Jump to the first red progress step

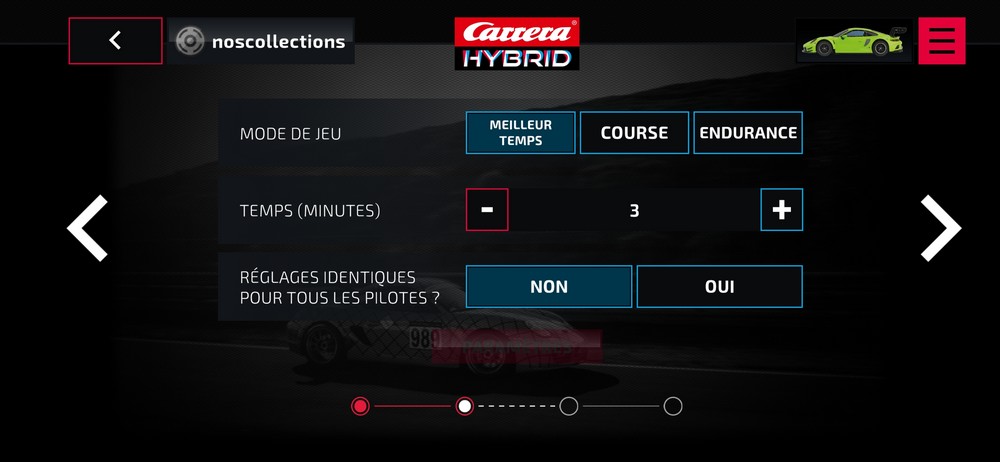(x=361, y=406)
